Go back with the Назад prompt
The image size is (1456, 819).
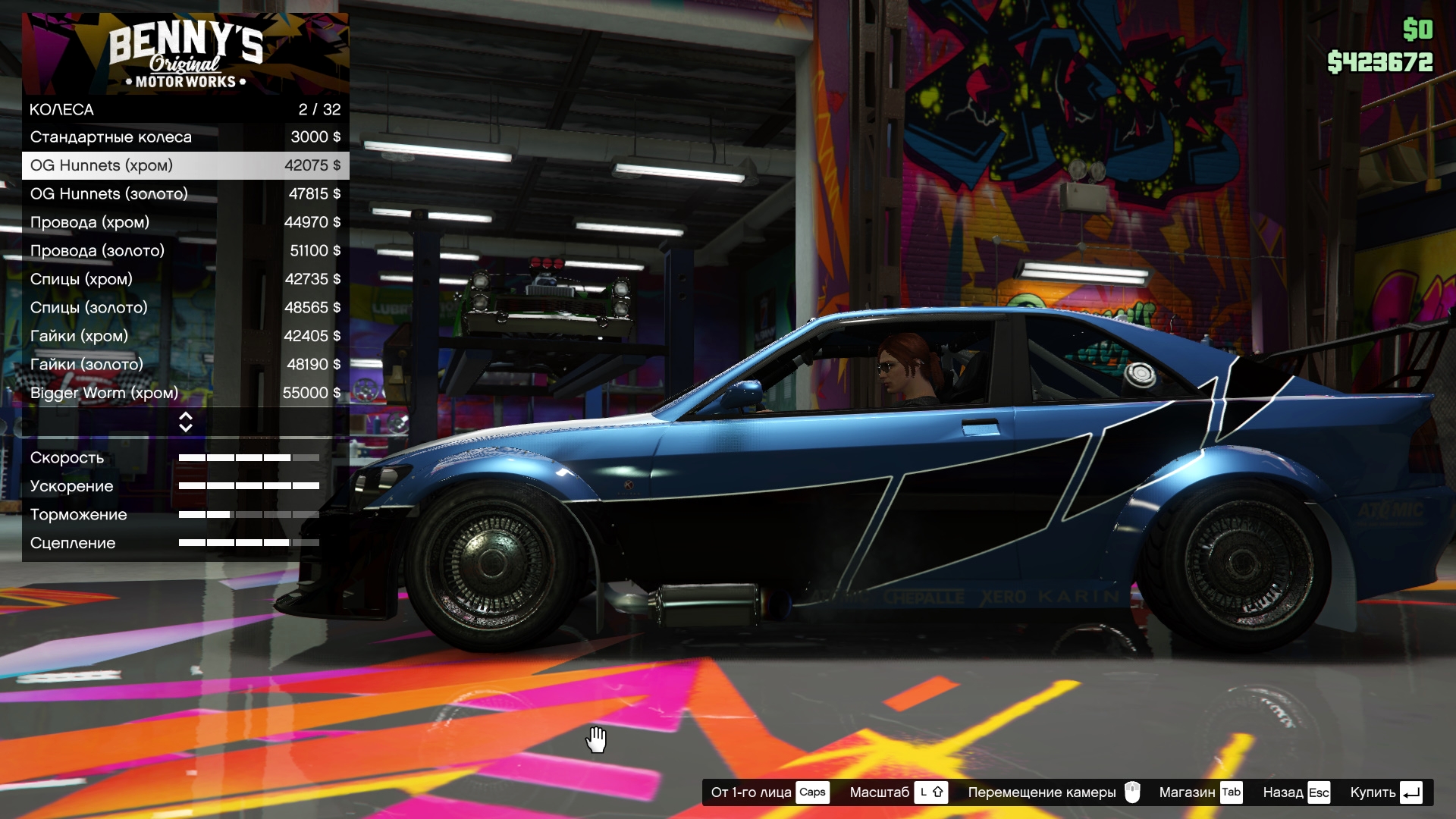(1296, 792)
